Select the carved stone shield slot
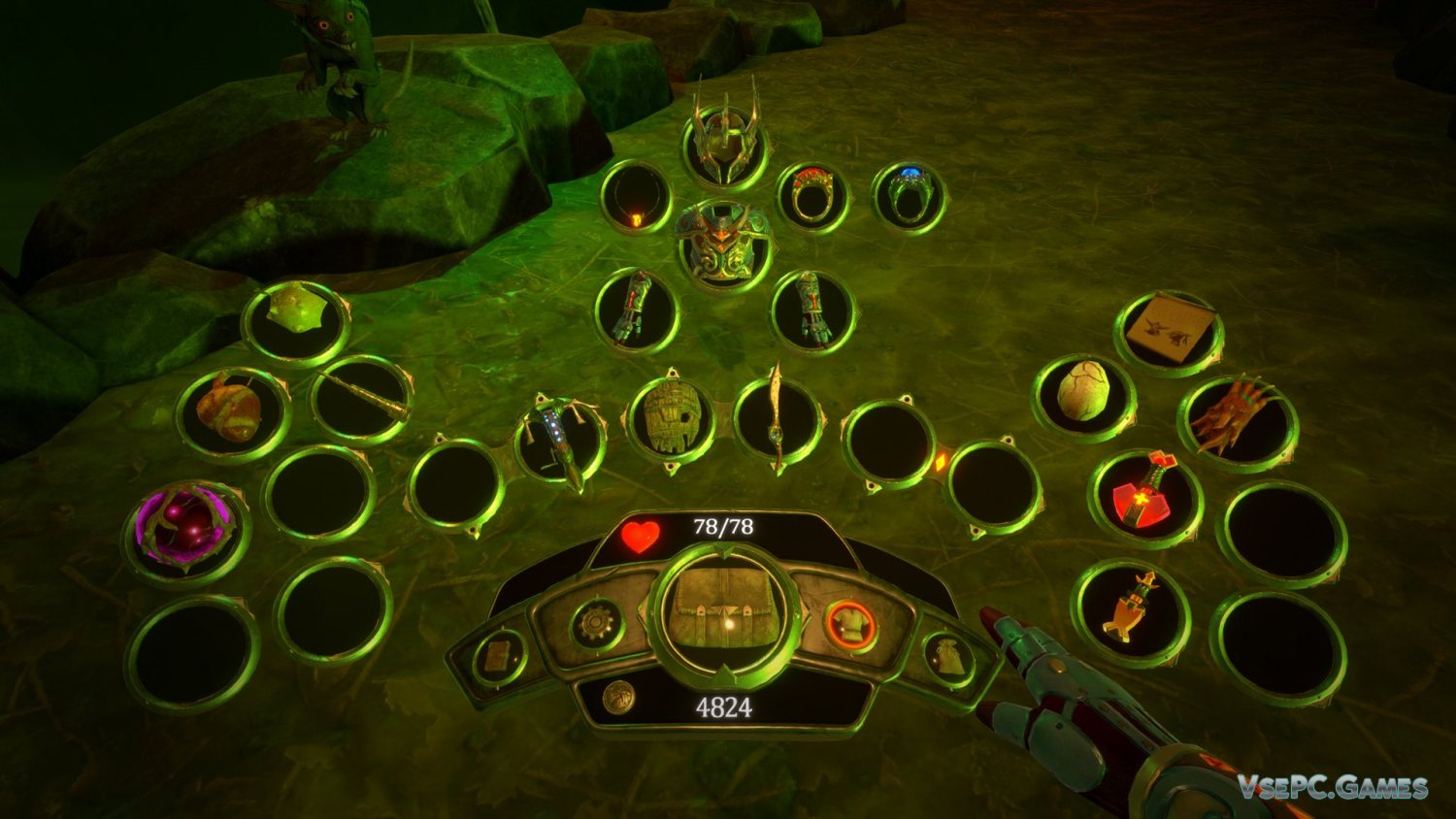This screenshot has width=1456, height=819. pyautogui.click(x=670, y=418)
